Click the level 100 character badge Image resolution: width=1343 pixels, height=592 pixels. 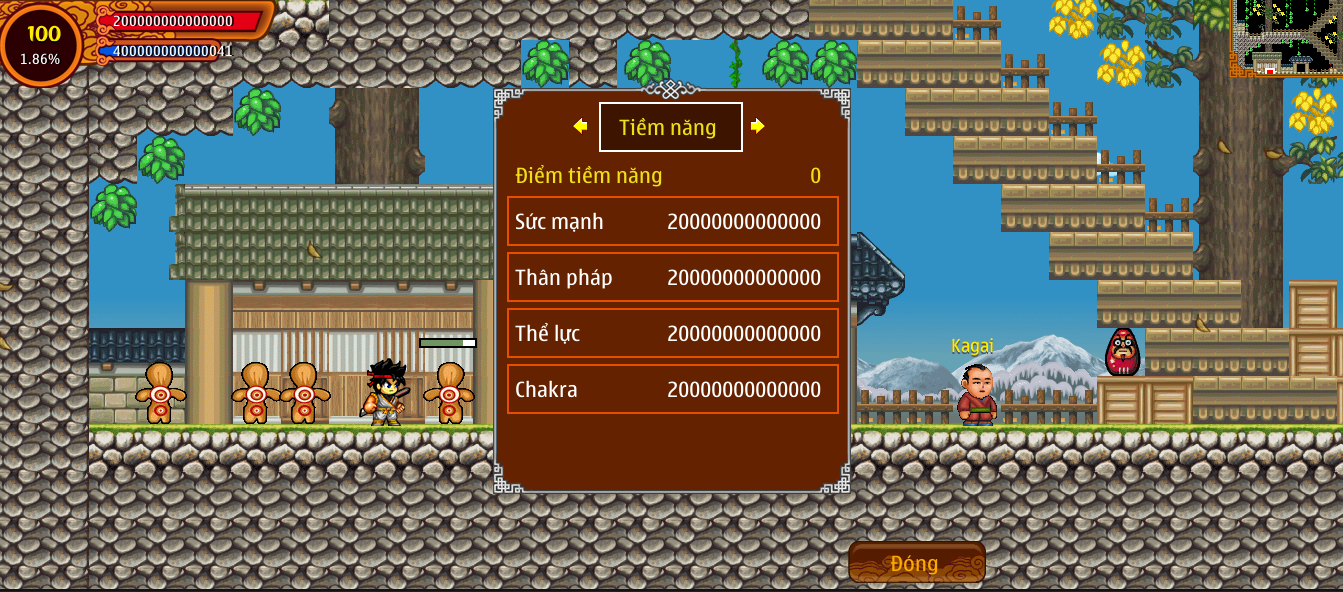pyautogui.click(x=42, y=44)
